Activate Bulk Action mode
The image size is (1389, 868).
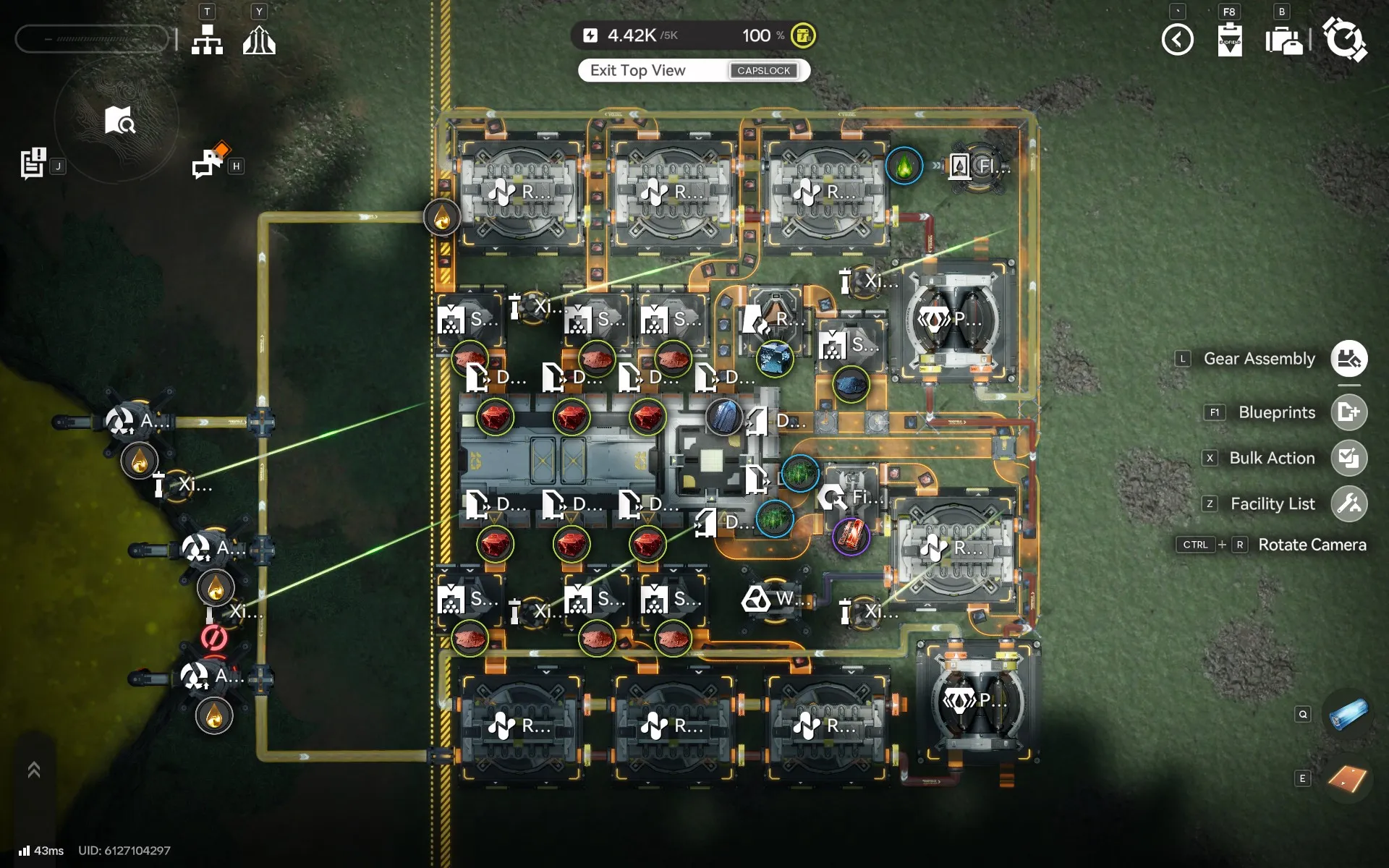[1348, 458]
